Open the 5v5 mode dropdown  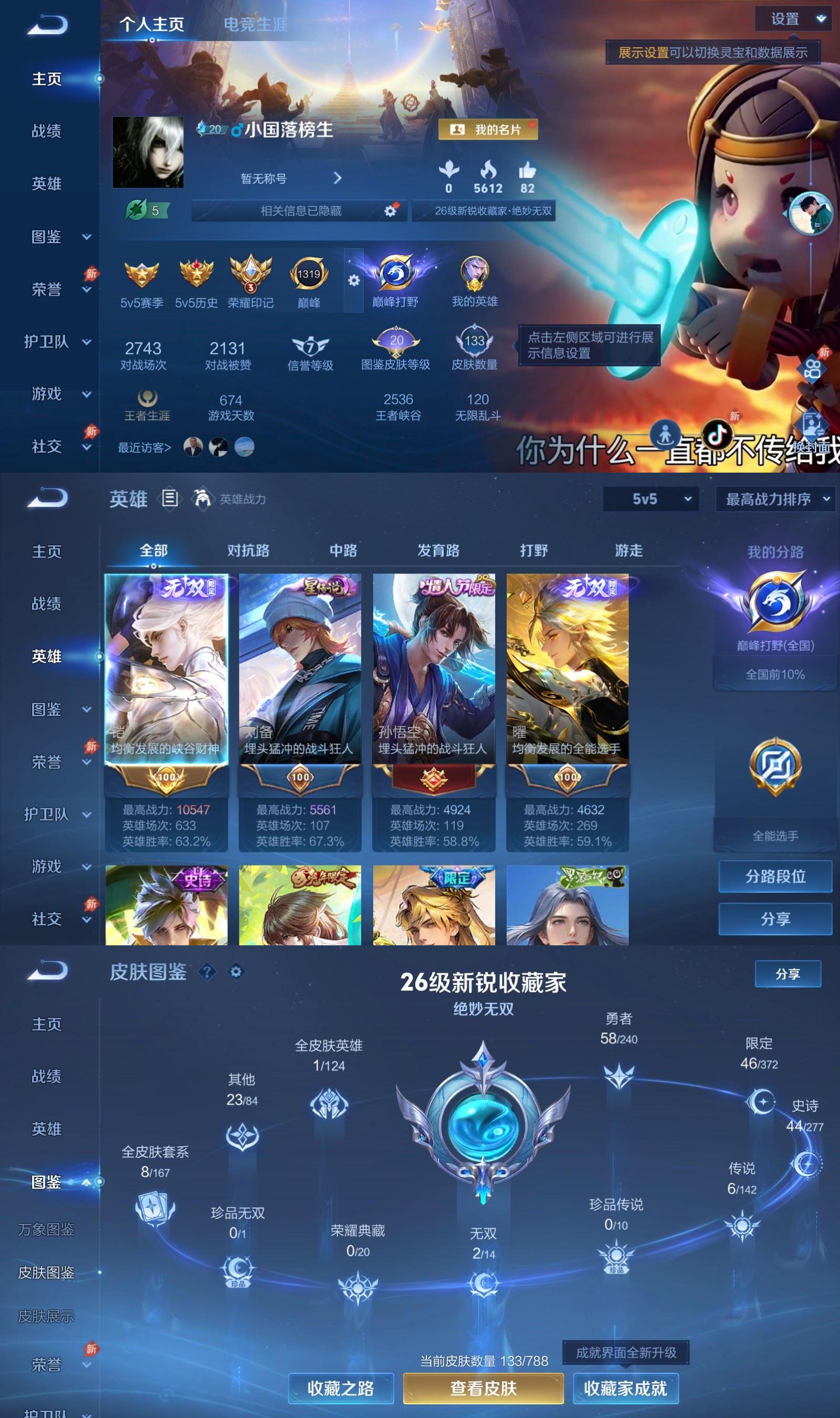pyautogui.click(x=652, y=500)
